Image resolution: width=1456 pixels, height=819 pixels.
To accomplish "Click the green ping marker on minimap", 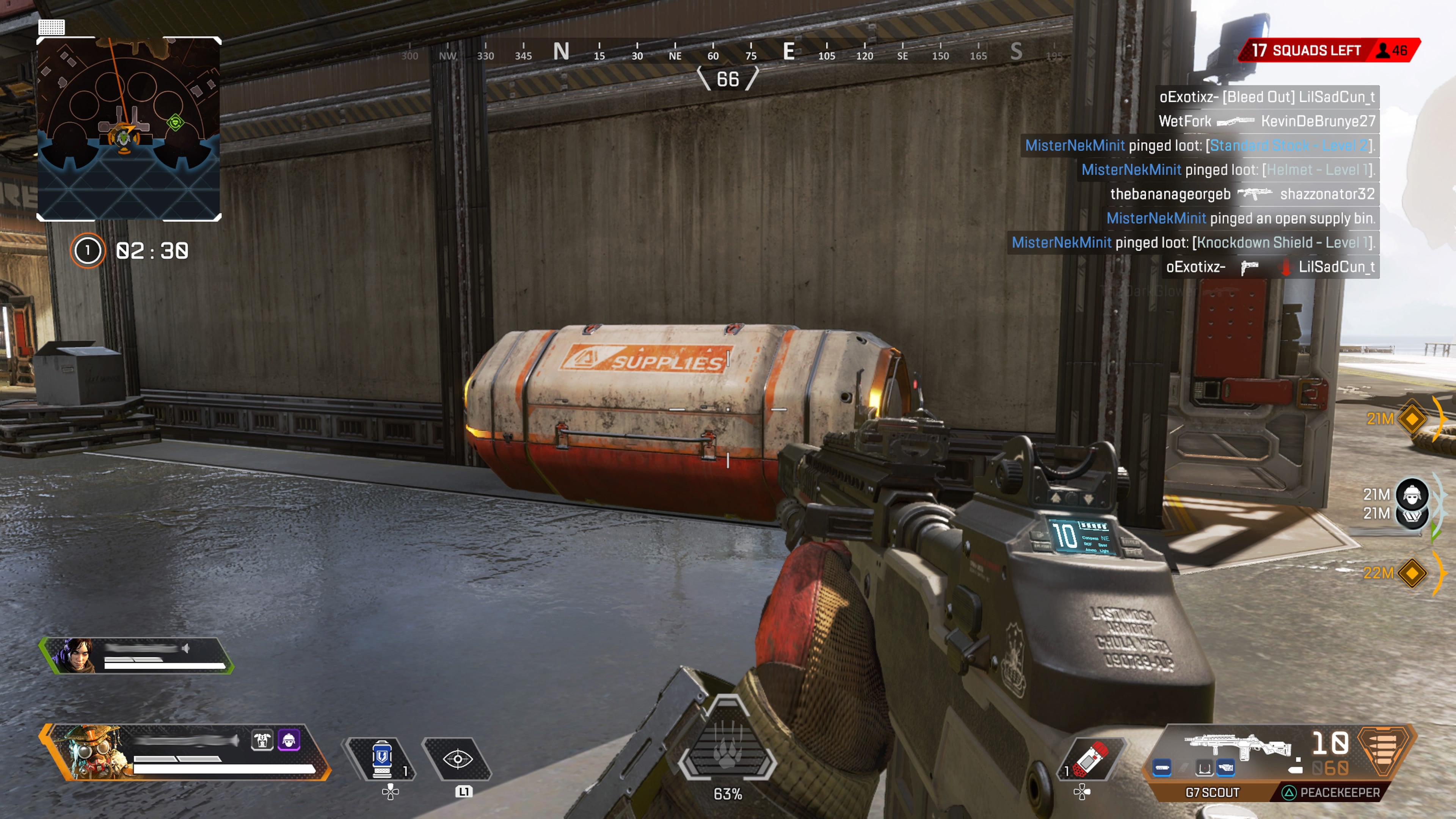I will click(x=175, y=121).
